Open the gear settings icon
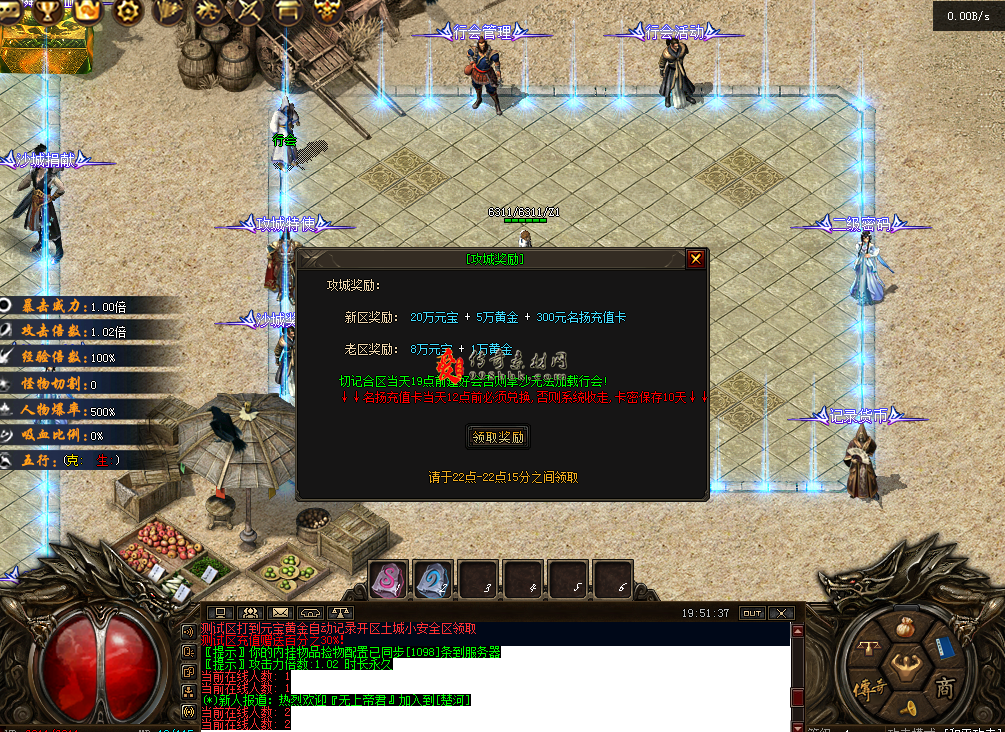 (x=128, y=11)
